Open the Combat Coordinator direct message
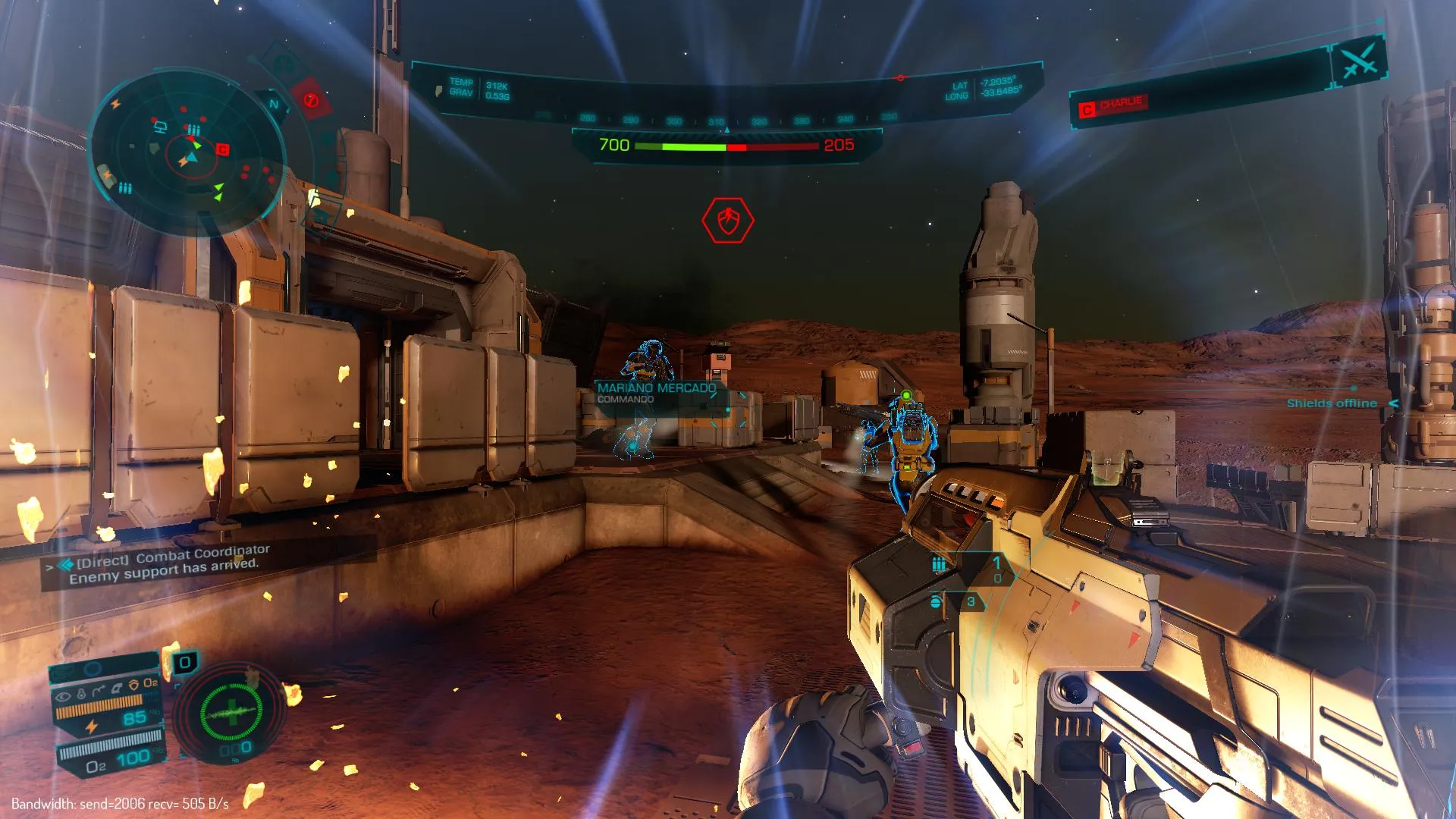1456x819 pixels. click(x=168, y=563)
